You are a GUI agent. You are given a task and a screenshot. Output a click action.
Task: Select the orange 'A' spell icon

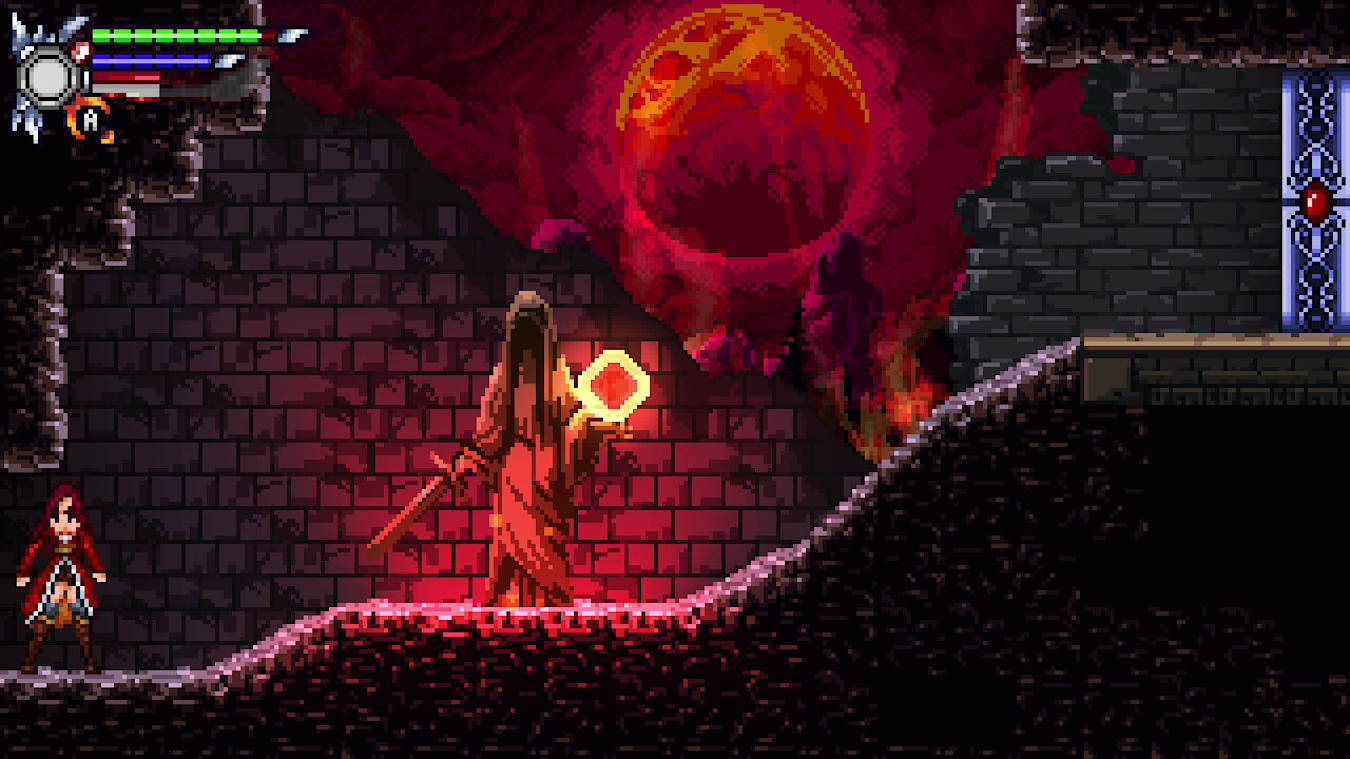pyautogui.click(x=91, y=118)
